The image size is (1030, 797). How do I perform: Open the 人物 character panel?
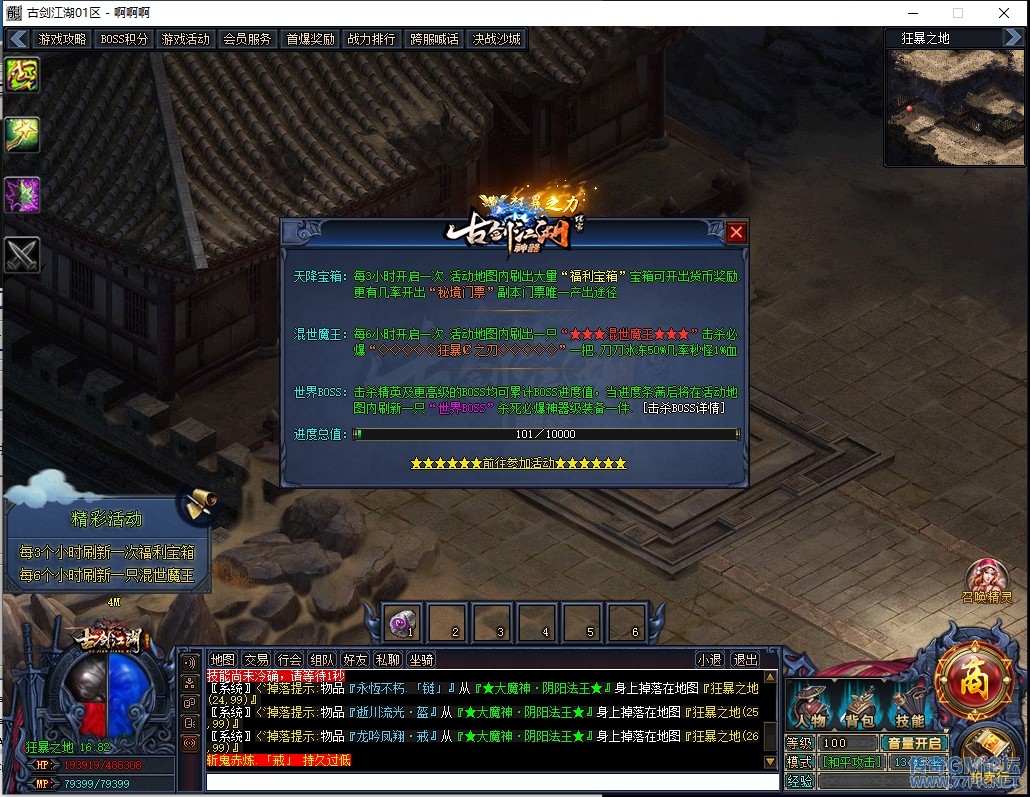pos(810,707)
